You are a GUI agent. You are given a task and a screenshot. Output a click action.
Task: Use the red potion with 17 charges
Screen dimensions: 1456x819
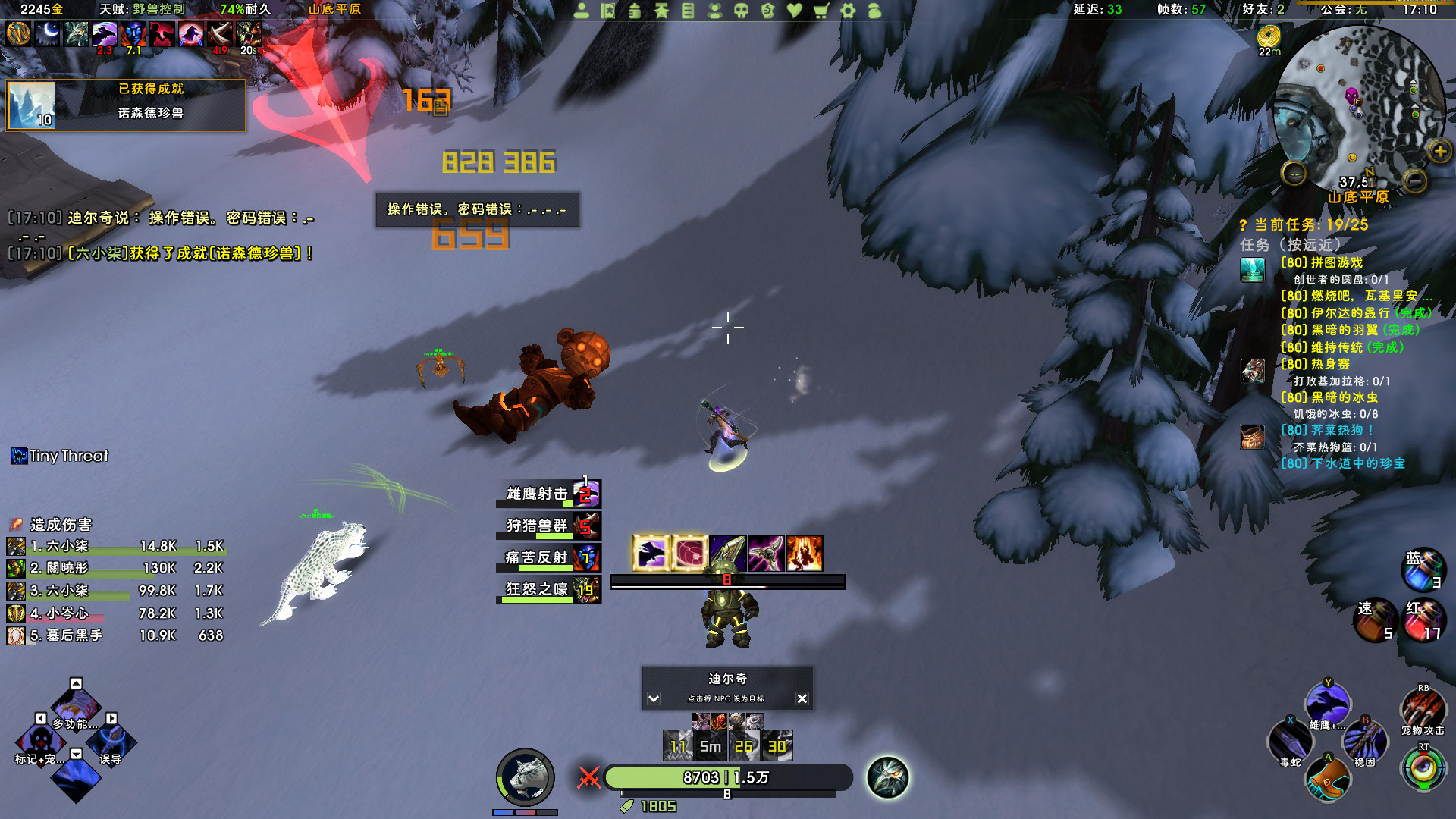tap(1423, 620)
